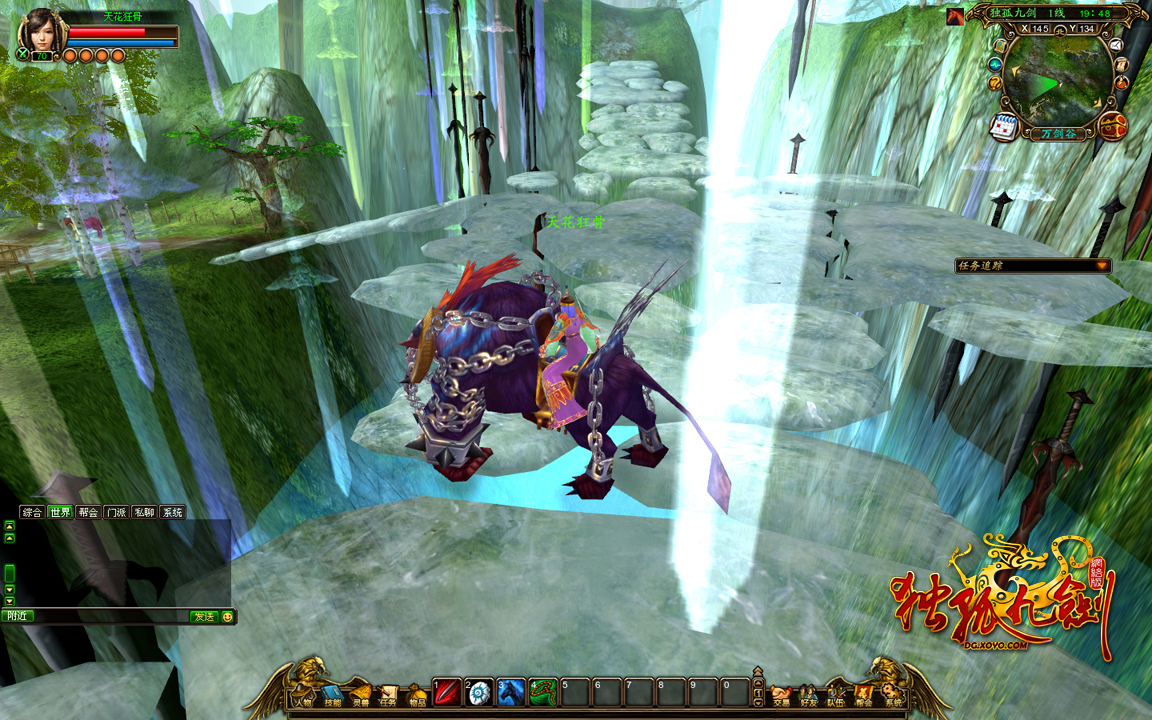Image resolution: width=1152 pixels, height=720 pixels.
Task: Activate the green serpent skill in slot 4
Action: pyautogui.click(x=543, y=692)
